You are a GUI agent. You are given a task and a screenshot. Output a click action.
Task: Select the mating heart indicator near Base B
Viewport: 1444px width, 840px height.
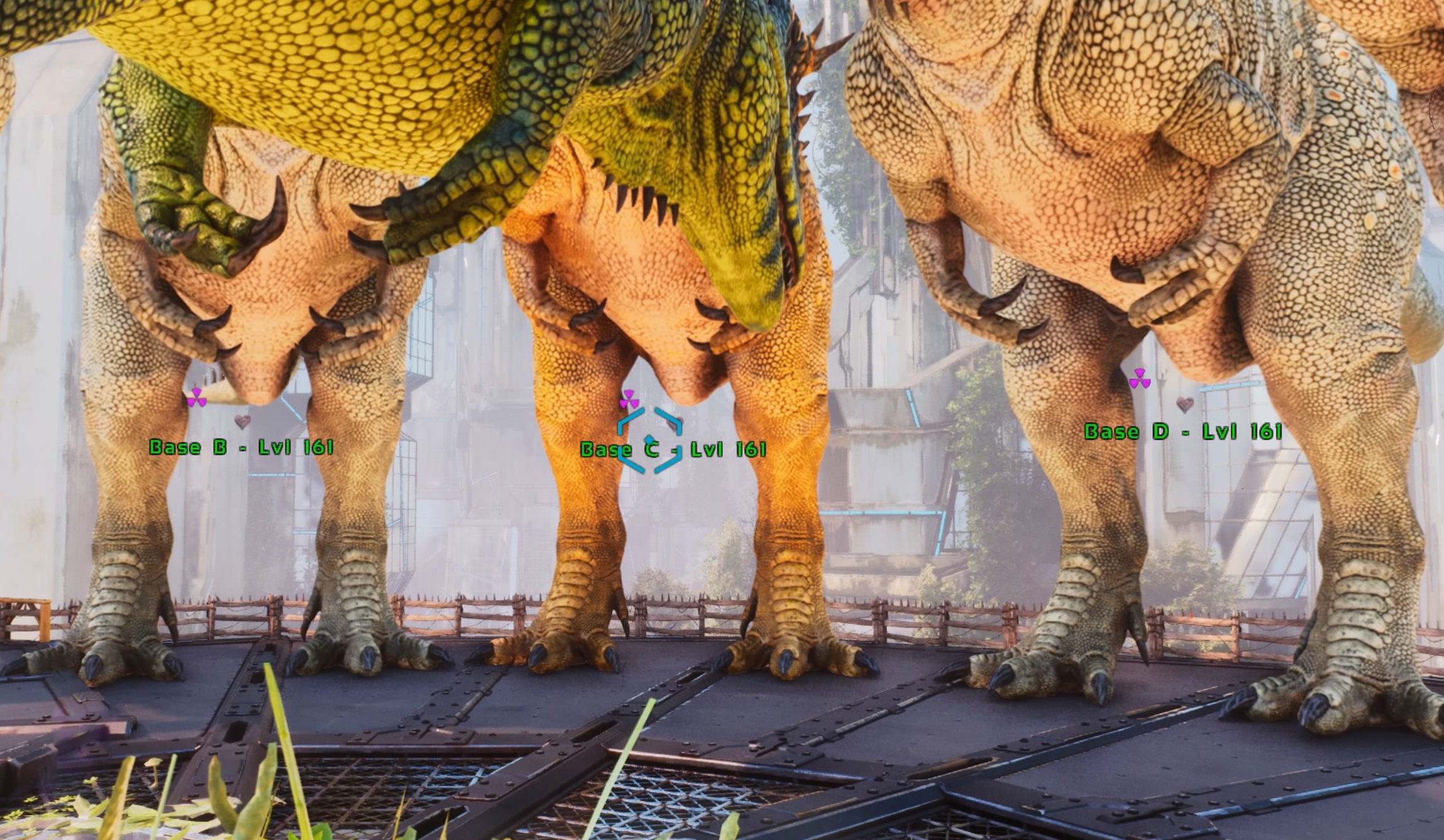coord(243,422)
